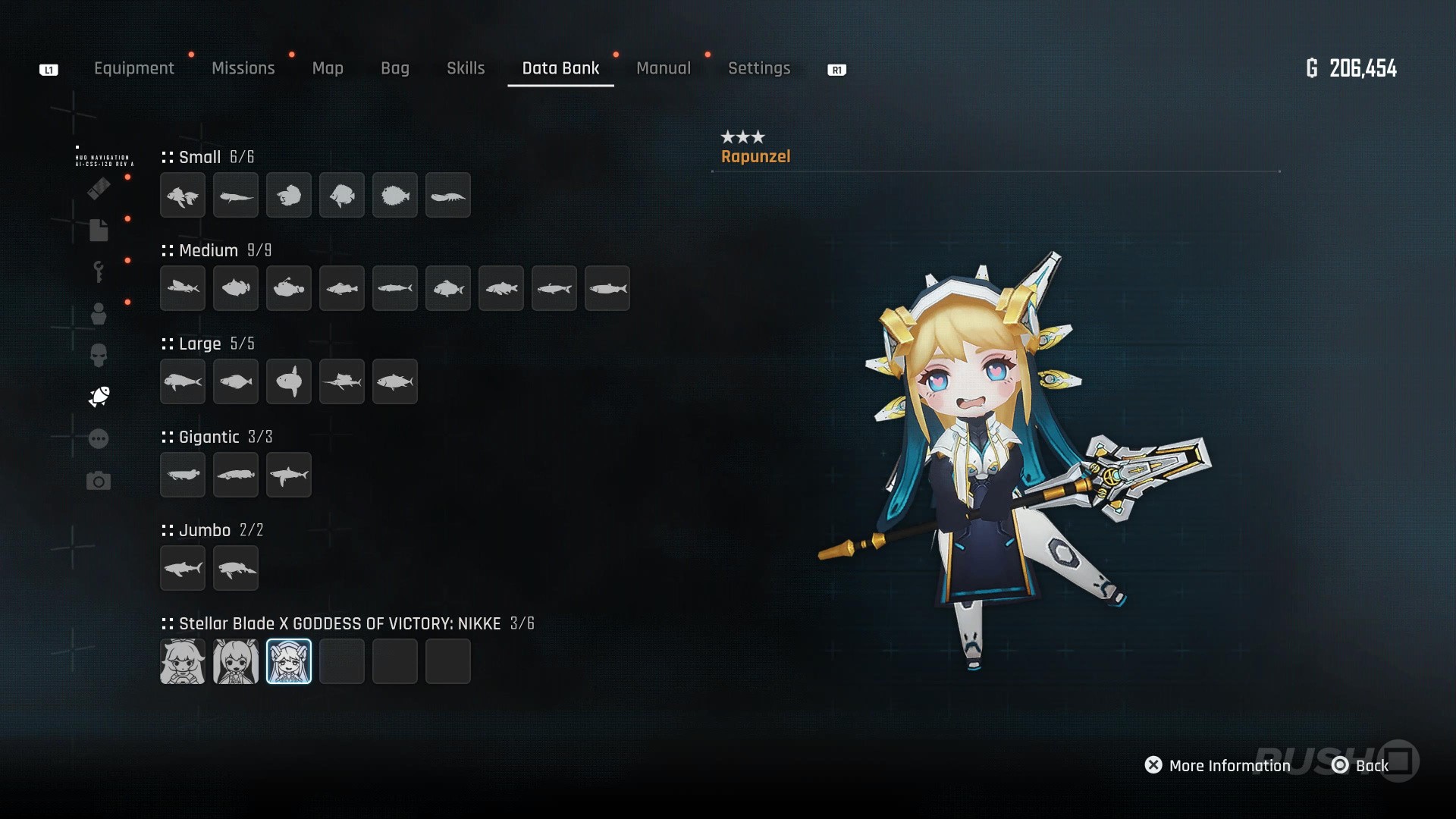The height and width of the screenshot is (819, 1456).
Task: Click the speech bubble category icon
Action: (x=99, y=439)
